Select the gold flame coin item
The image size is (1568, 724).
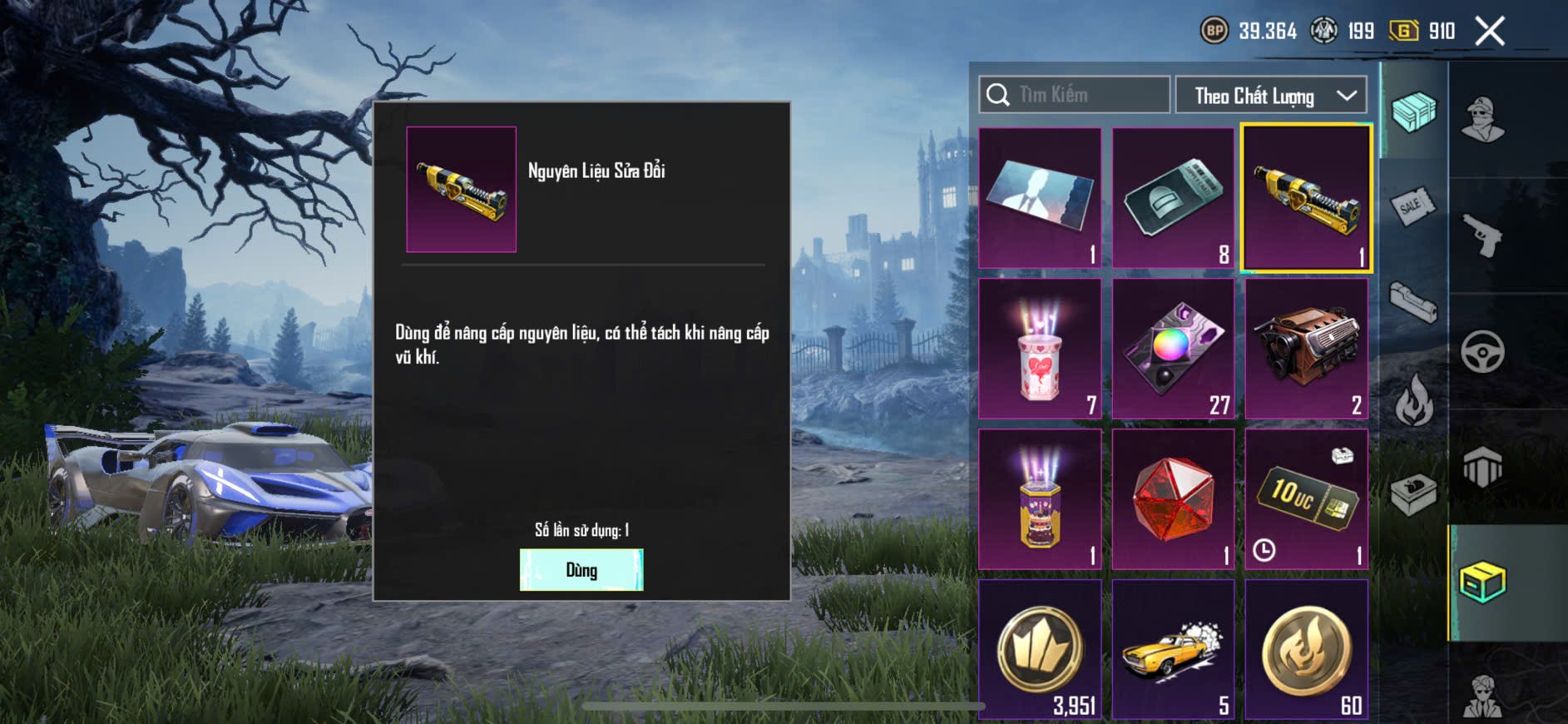(x=1306, y=649)
